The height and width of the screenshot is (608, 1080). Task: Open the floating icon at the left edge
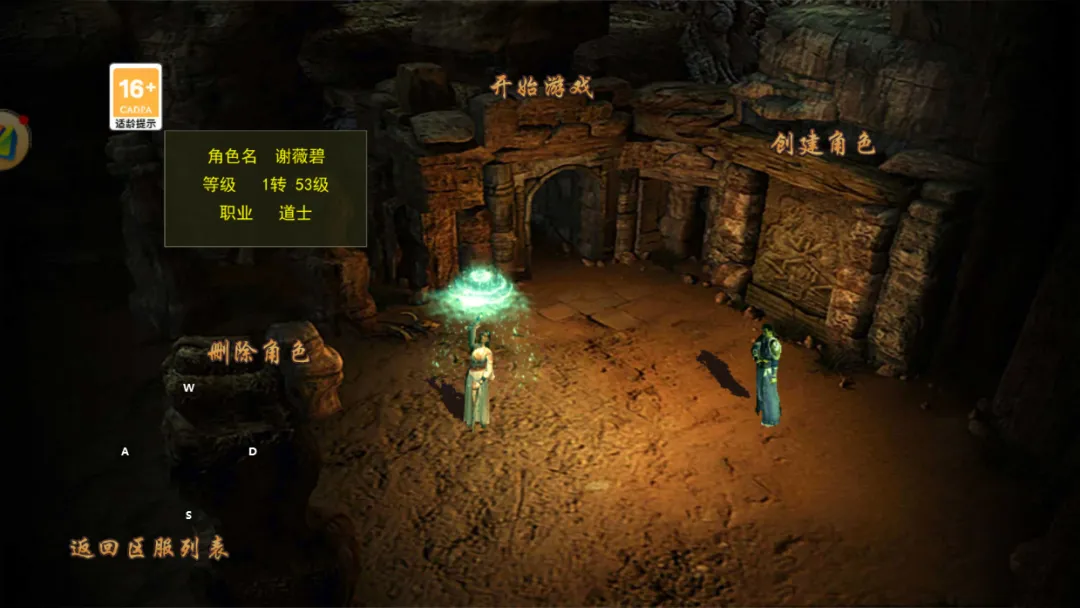11,140
